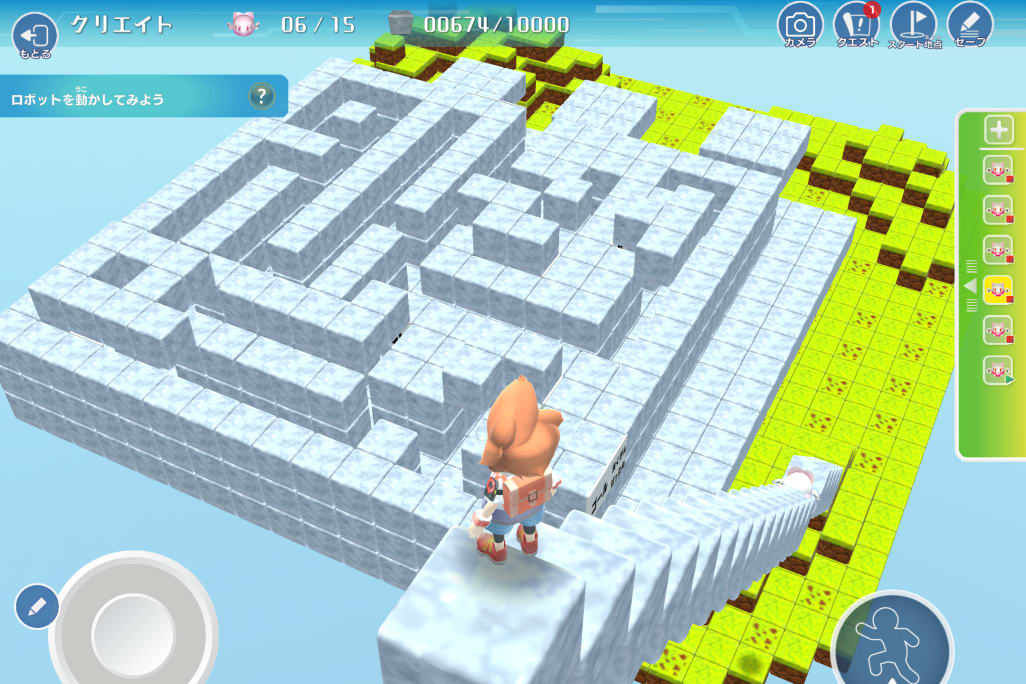
Task: Add a new robot with the plus button
Action: pyautogui.click(x=998, y=129)
